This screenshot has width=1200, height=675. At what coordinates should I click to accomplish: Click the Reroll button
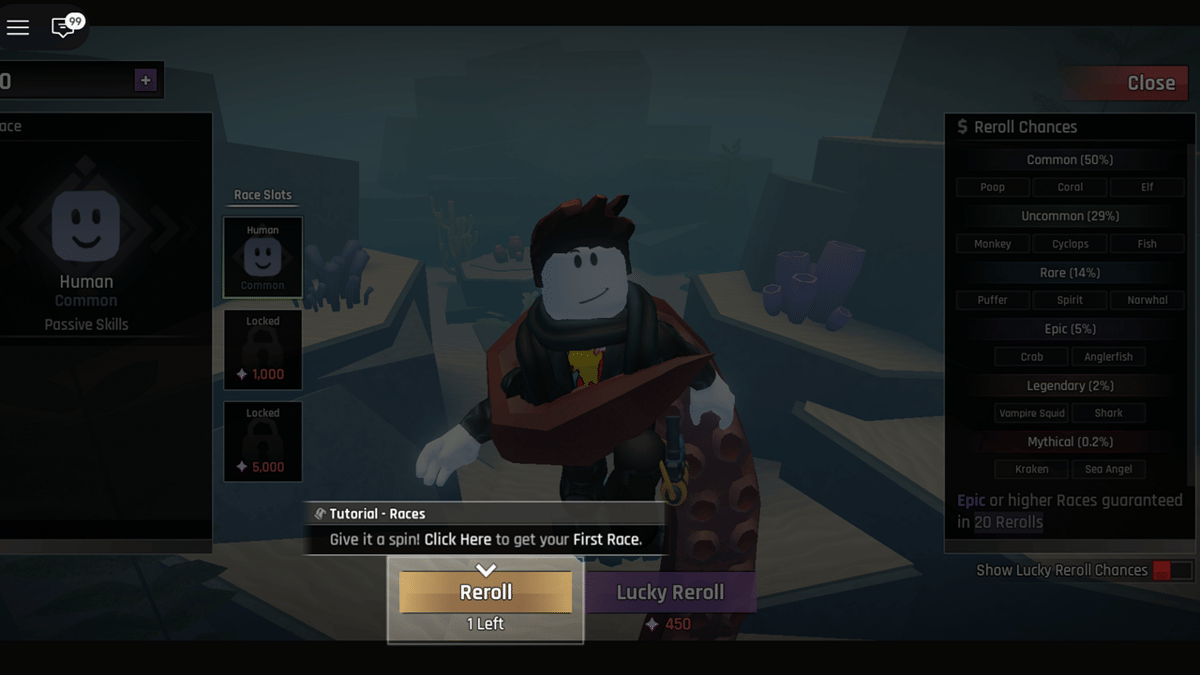[486, 592]
